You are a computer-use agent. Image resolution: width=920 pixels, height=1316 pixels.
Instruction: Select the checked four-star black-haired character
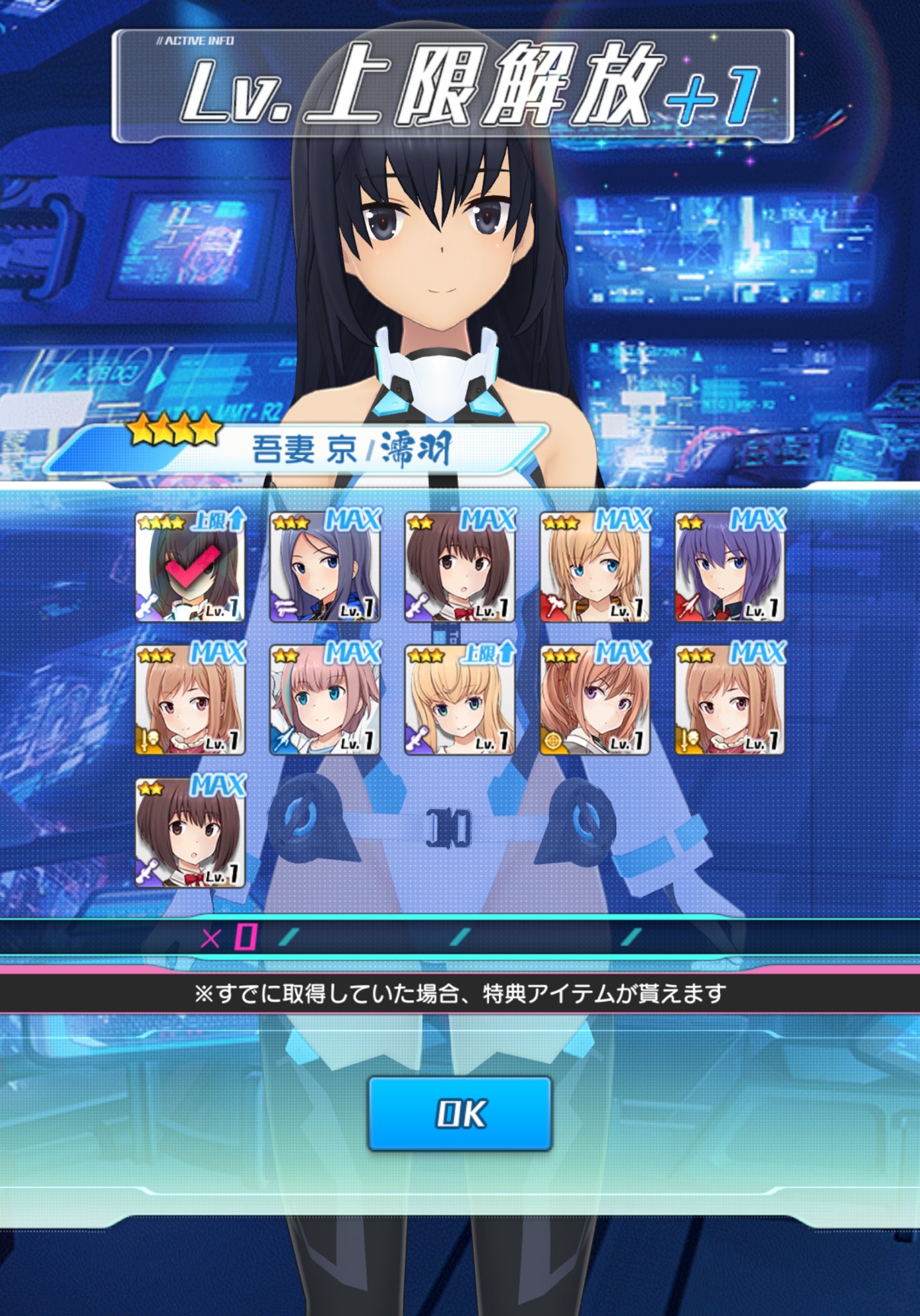(x=190, y=567)
